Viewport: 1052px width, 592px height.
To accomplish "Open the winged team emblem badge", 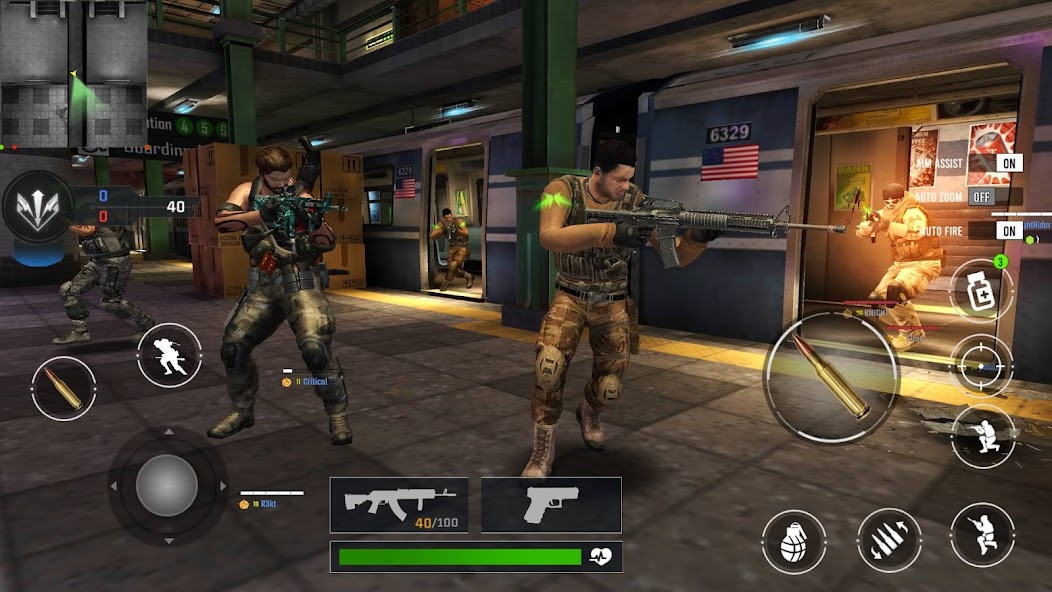I will 38,205.
